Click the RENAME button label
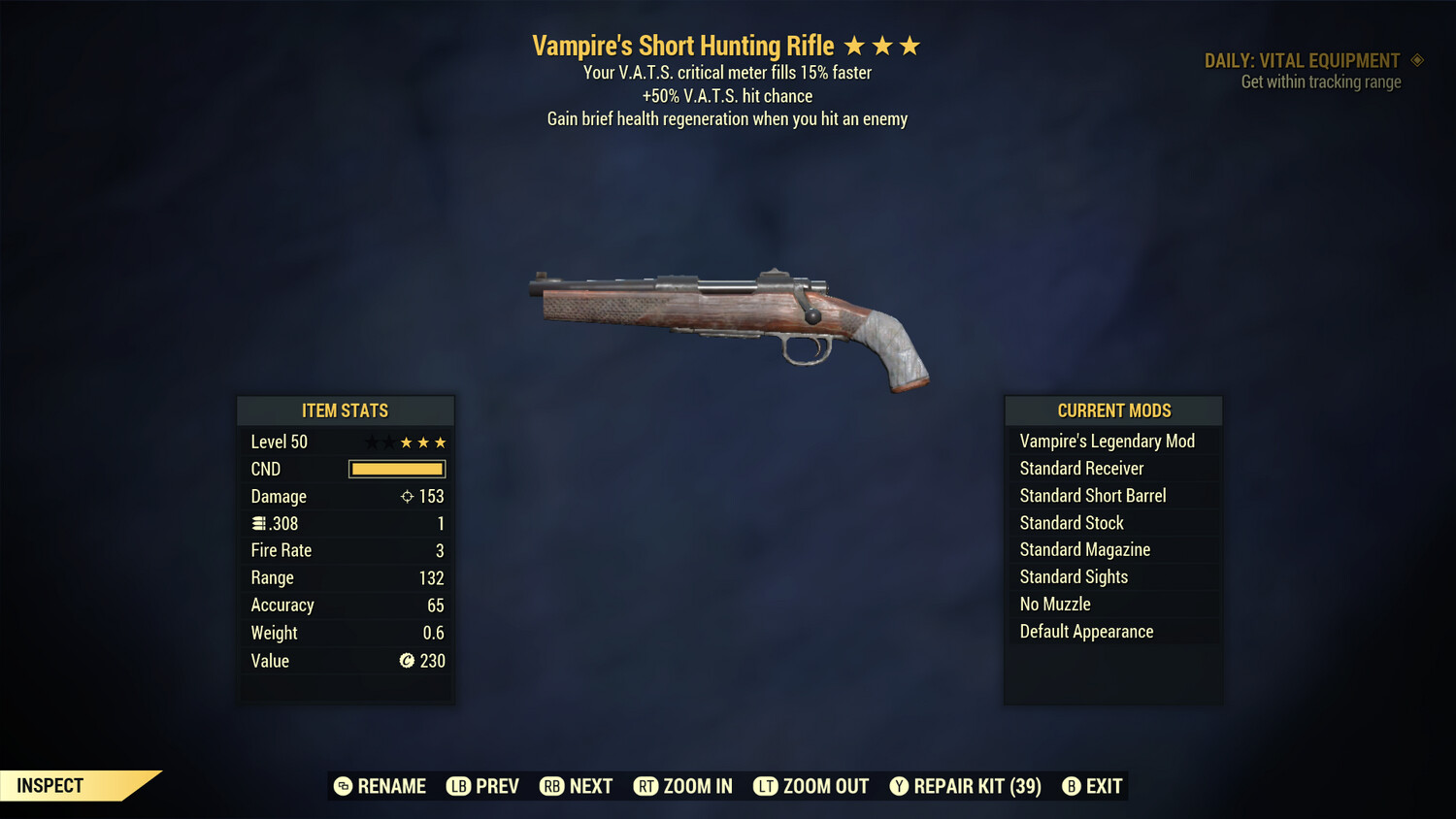The image size is (1456, 819). pos(392,786)
